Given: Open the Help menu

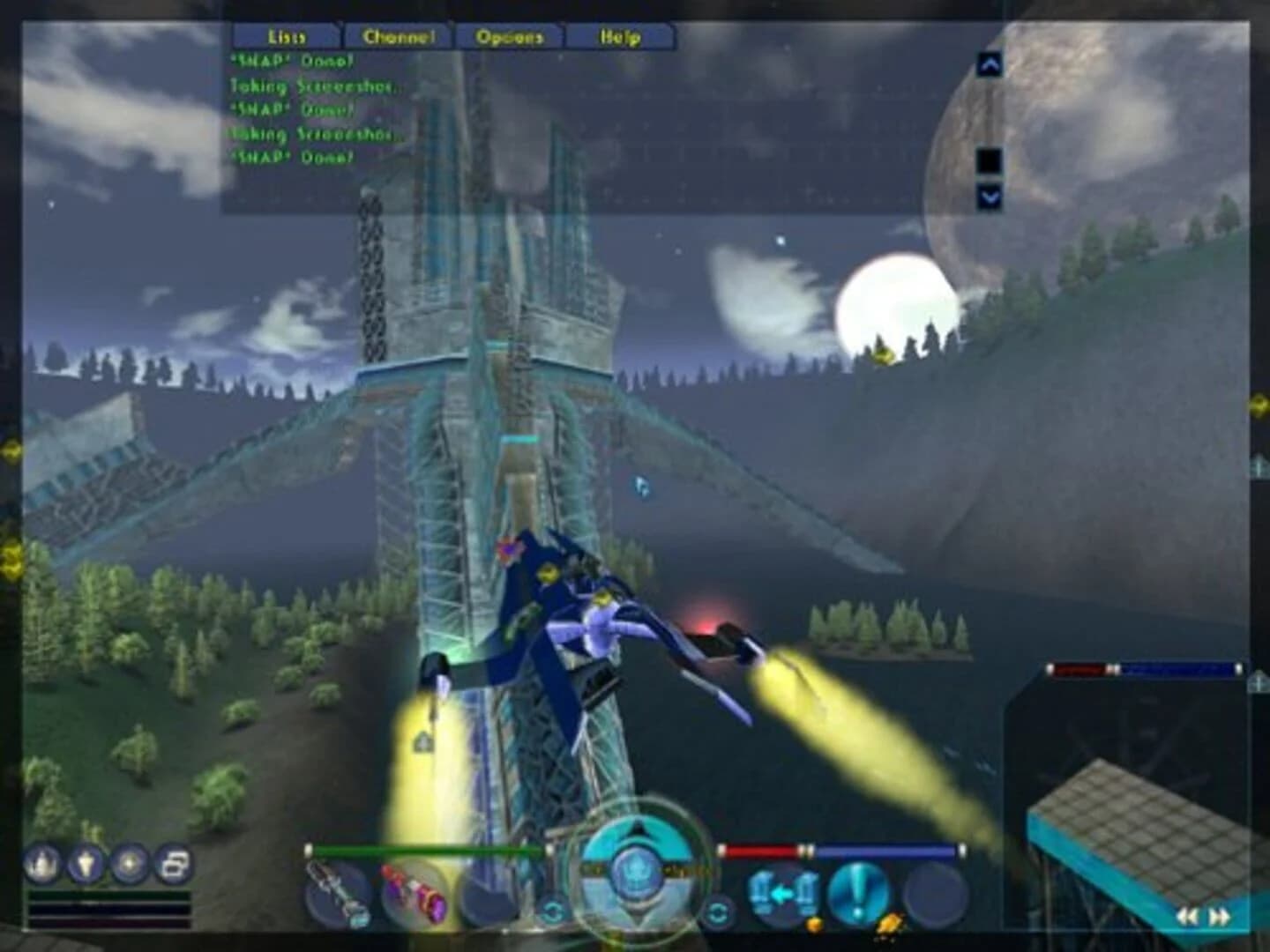Looking at the screenshot, I should (x=619, y=37).
